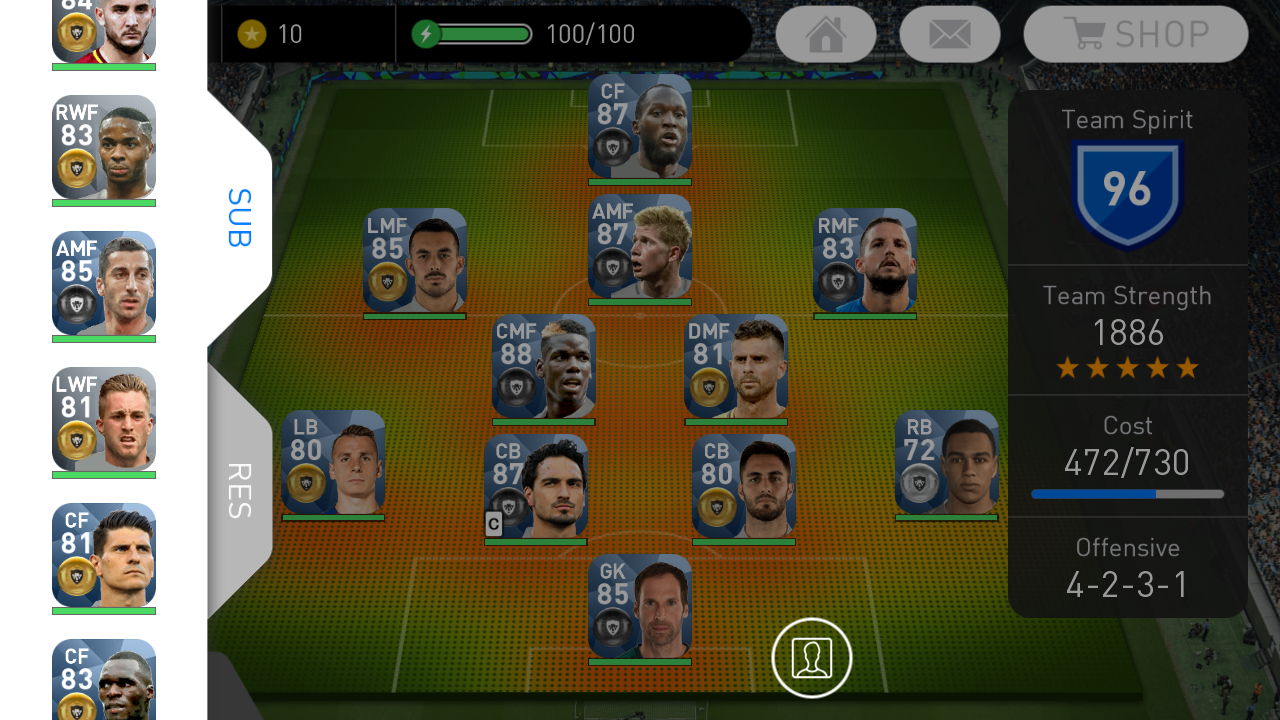The image size is (1280, 720).
Task: Select substitute RWF 83 card
Action: coord(104,147)
